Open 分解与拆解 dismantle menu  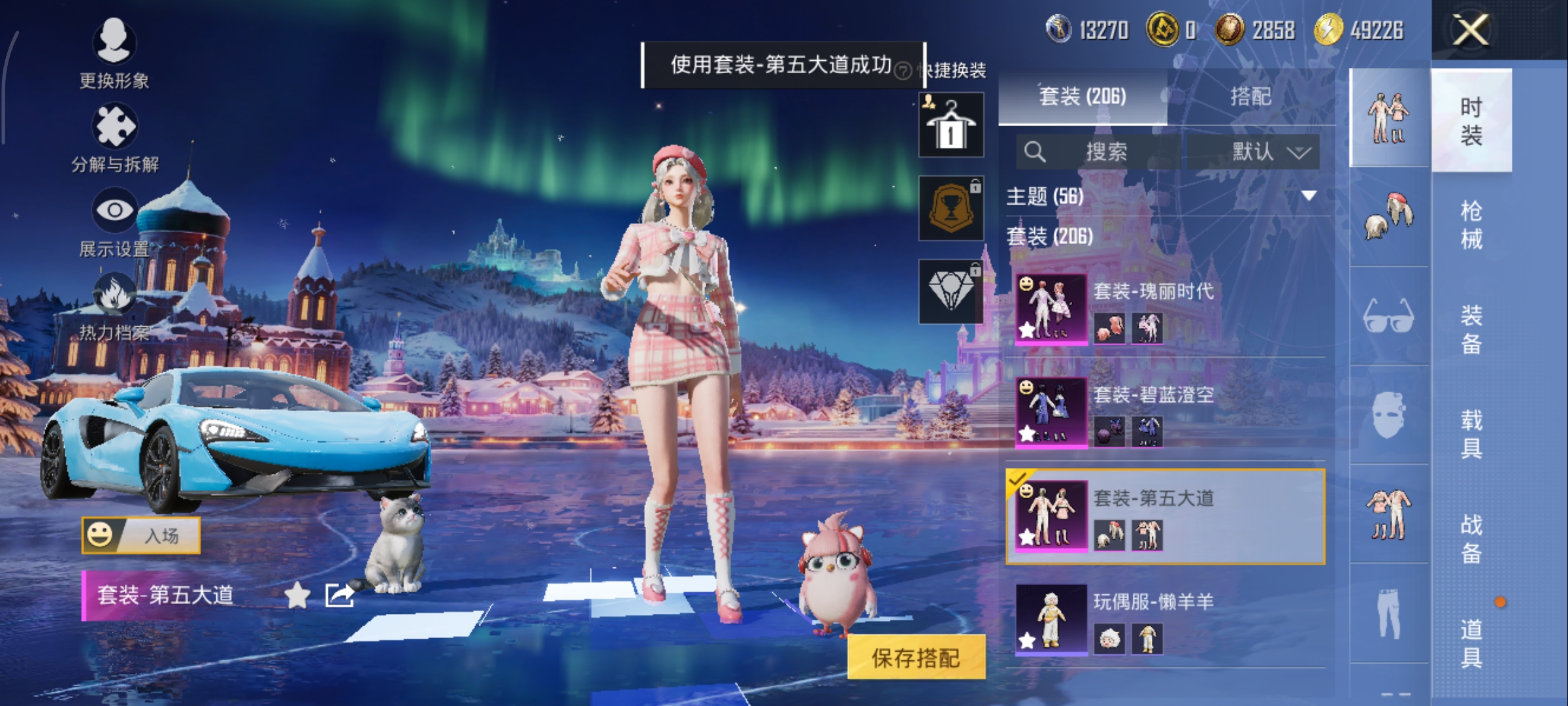[x=114, y=137]
